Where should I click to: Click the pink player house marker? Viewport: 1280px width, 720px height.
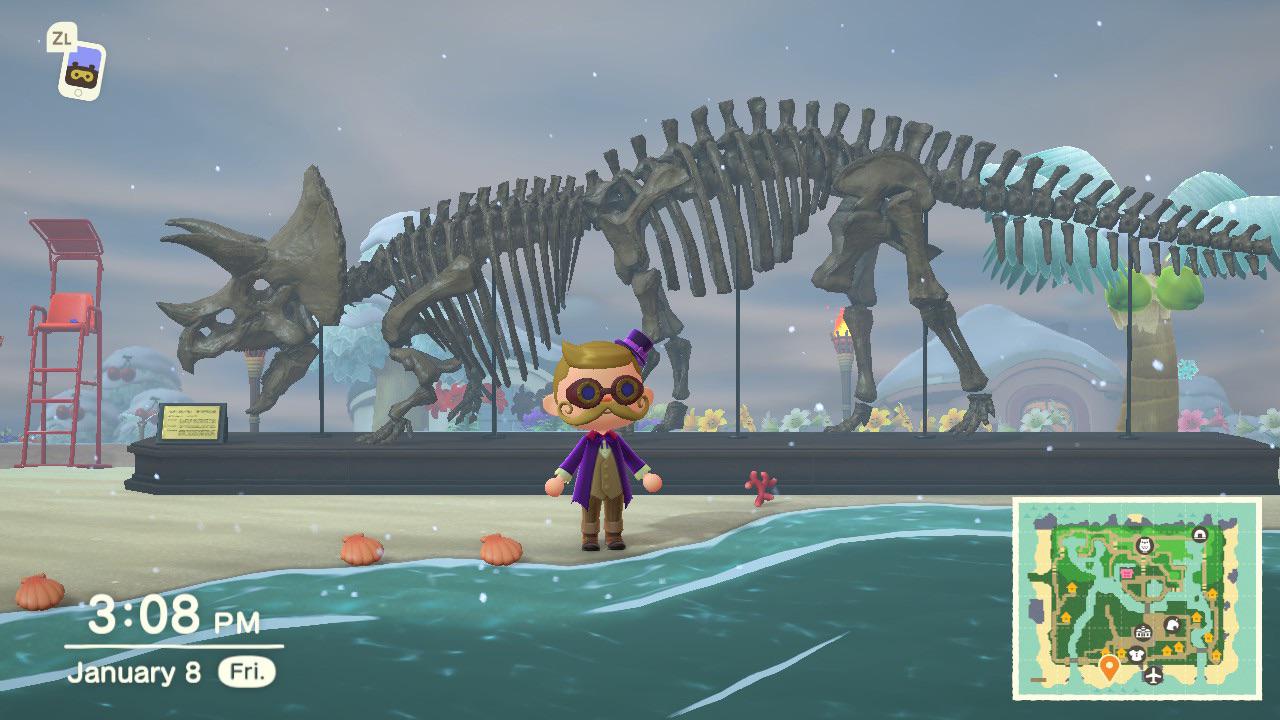coord(1127,574)
